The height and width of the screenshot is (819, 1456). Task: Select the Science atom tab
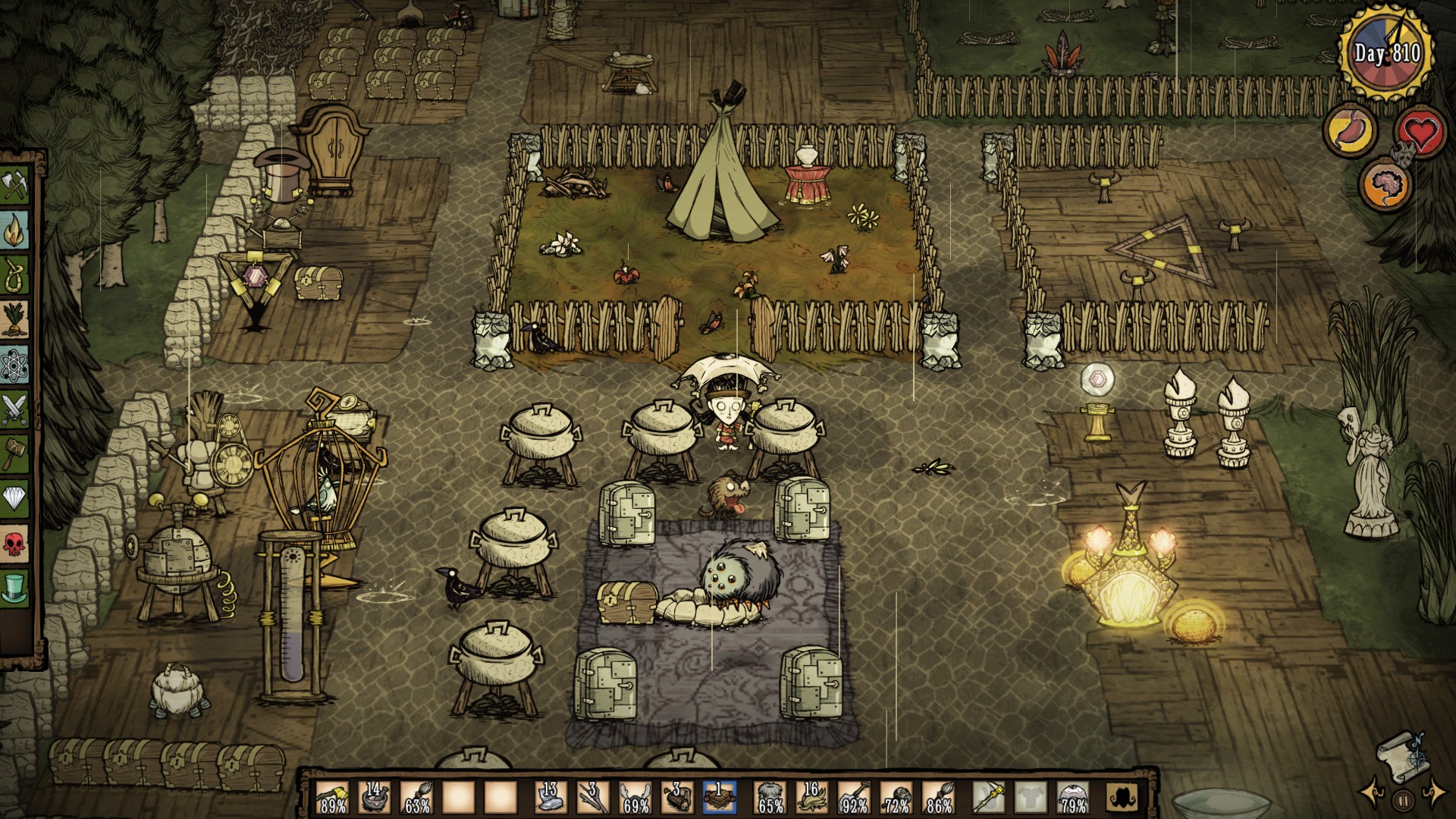click(x=14, y=365)
